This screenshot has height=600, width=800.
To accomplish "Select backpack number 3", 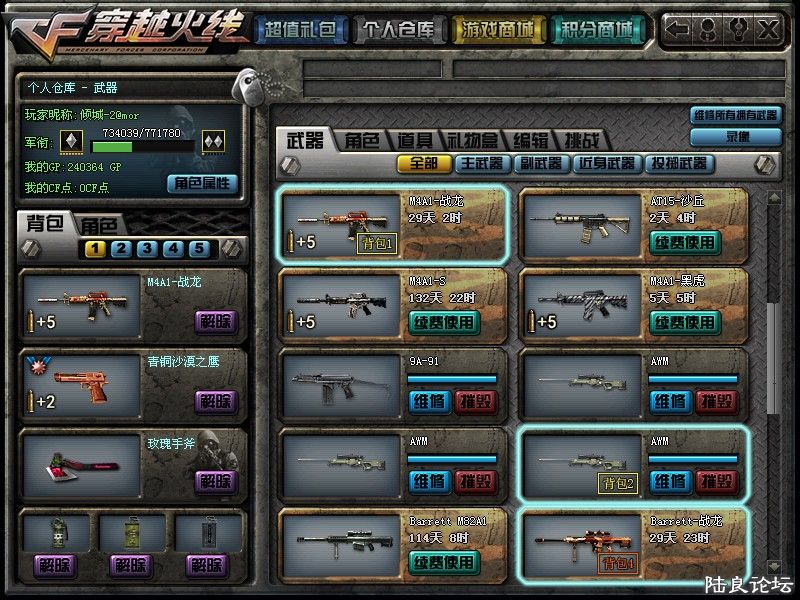I will coord(146,249).
